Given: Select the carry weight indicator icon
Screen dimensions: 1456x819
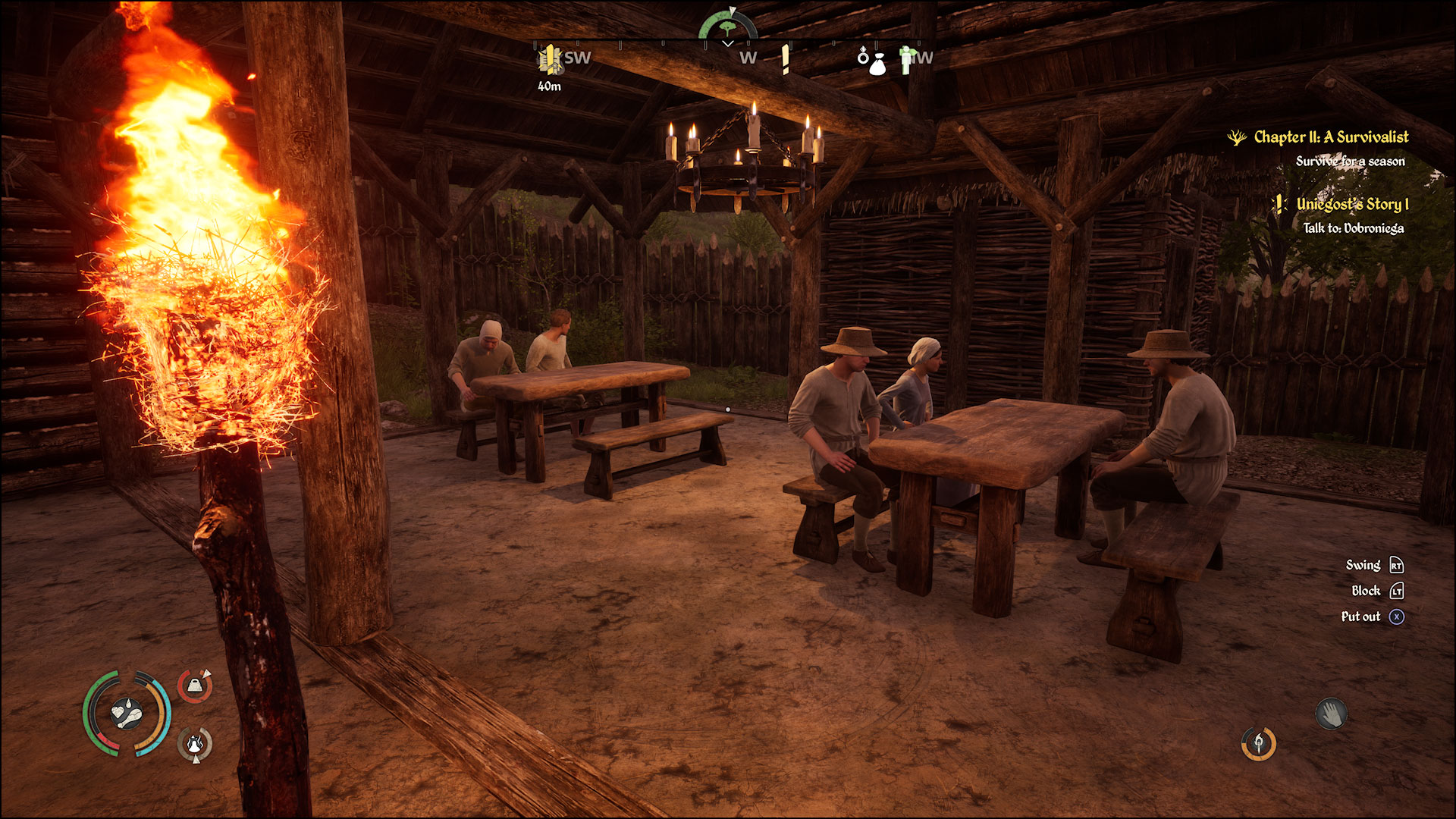Looking at the screenshot, I should pos(195,686).
